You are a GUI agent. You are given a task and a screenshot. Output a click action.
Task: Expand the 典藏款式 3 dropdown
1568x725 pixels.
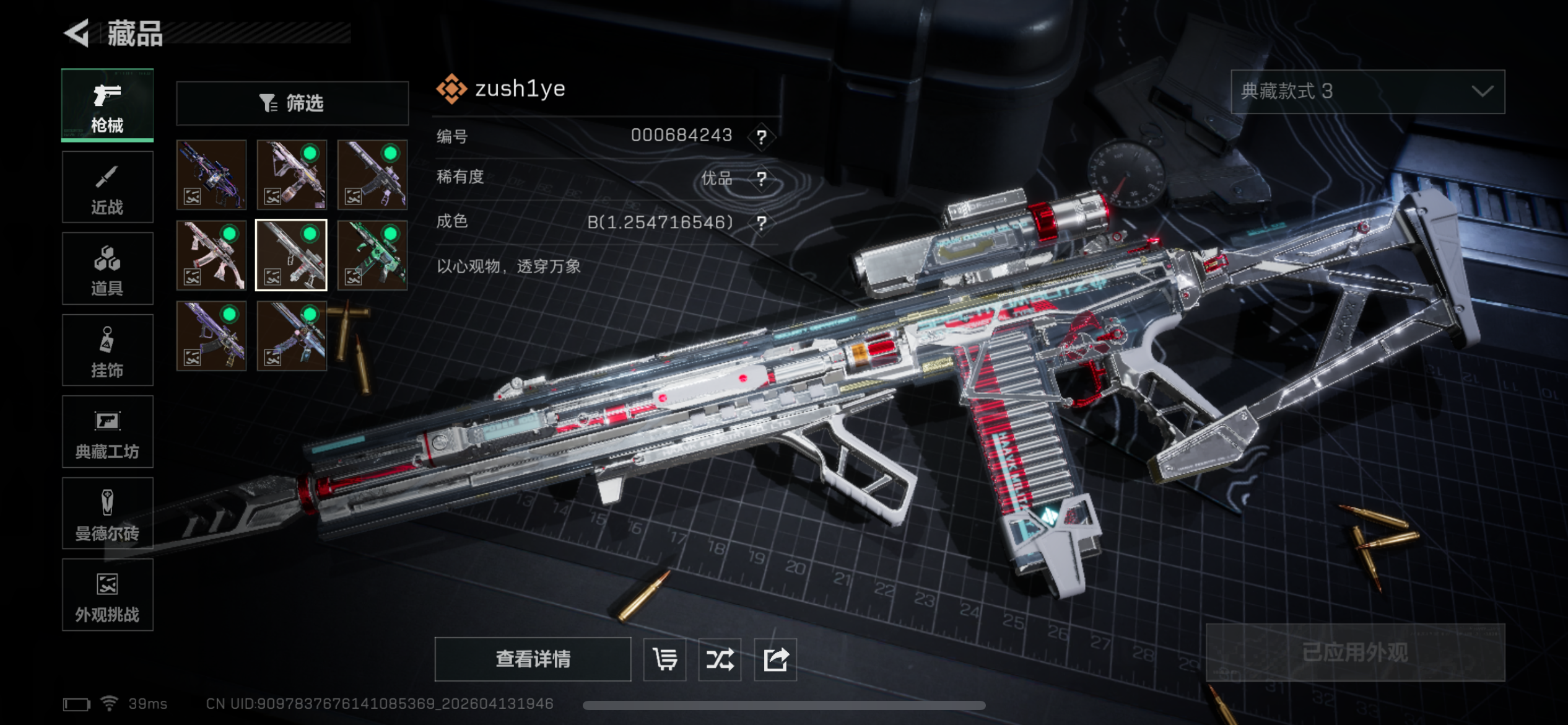pos(1367,92)
